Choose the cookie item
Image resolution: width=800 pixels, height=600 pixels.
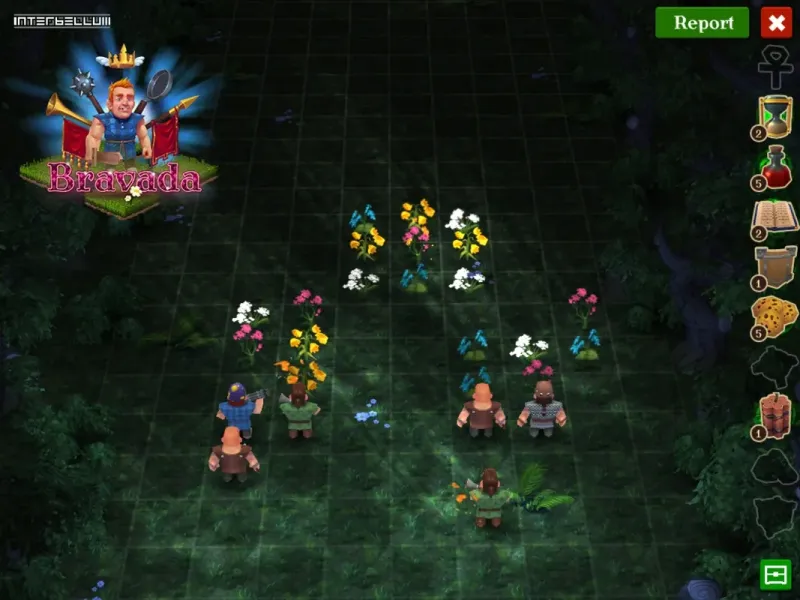tap(775, 315)
